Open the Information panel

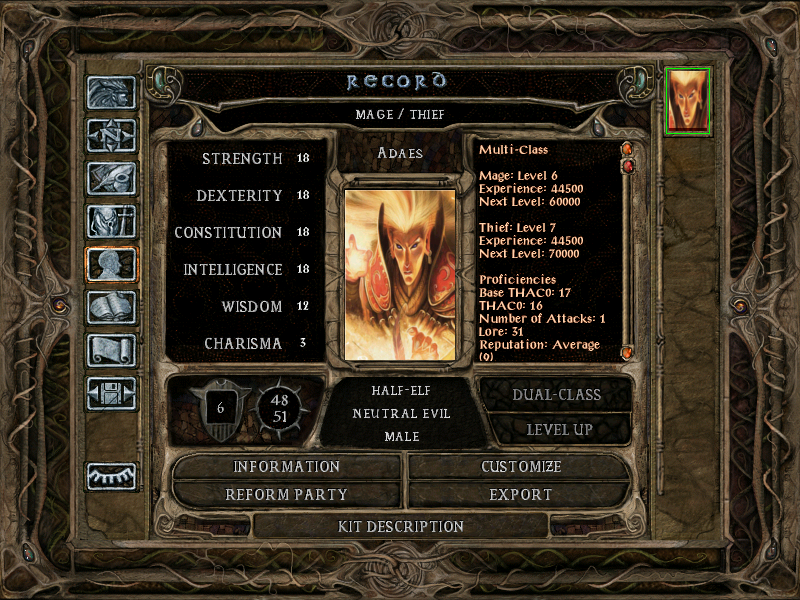point(287,467)
